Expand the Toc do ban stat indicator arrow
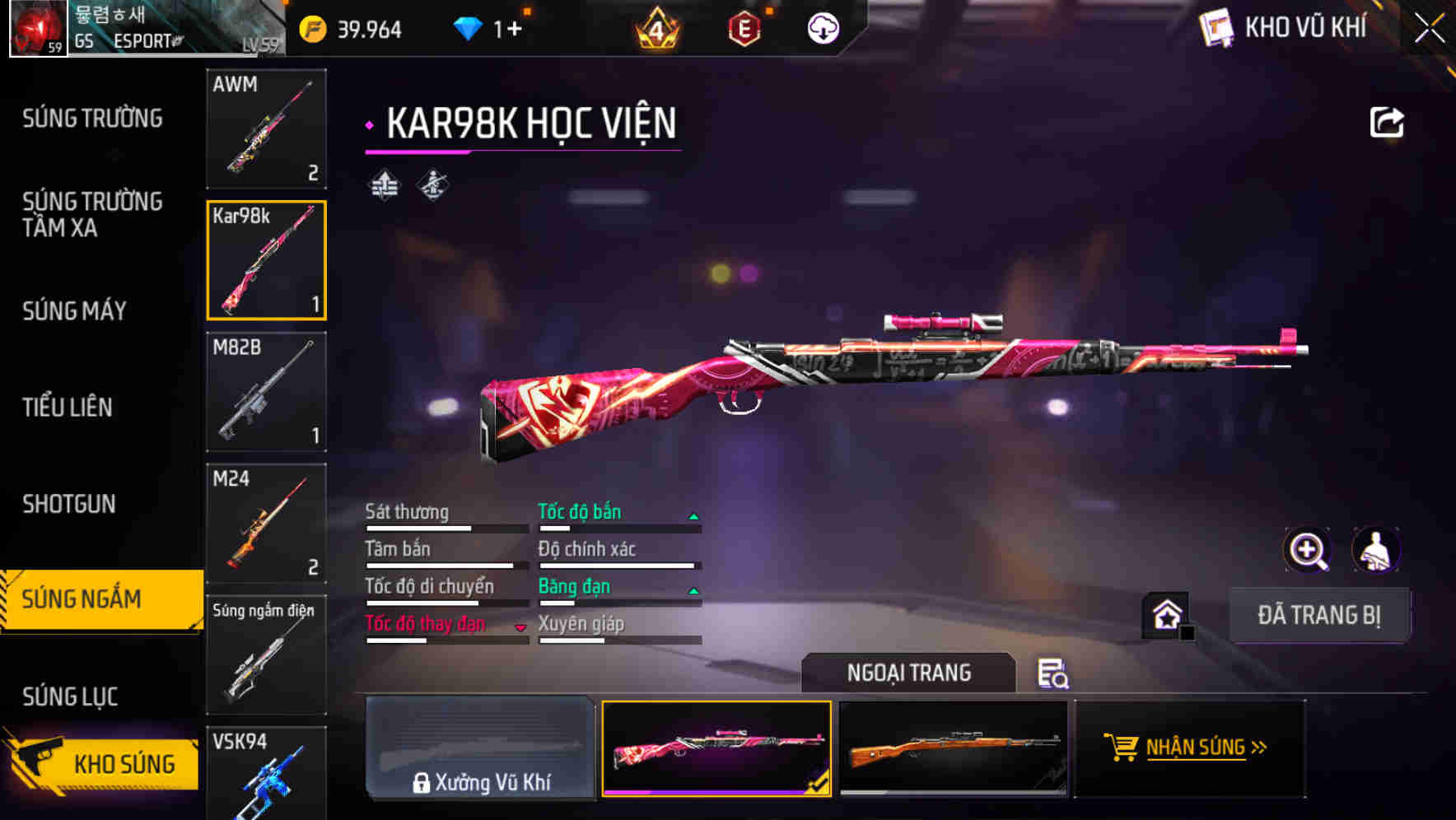1456x820 pixels. click(x=694, y=515)
